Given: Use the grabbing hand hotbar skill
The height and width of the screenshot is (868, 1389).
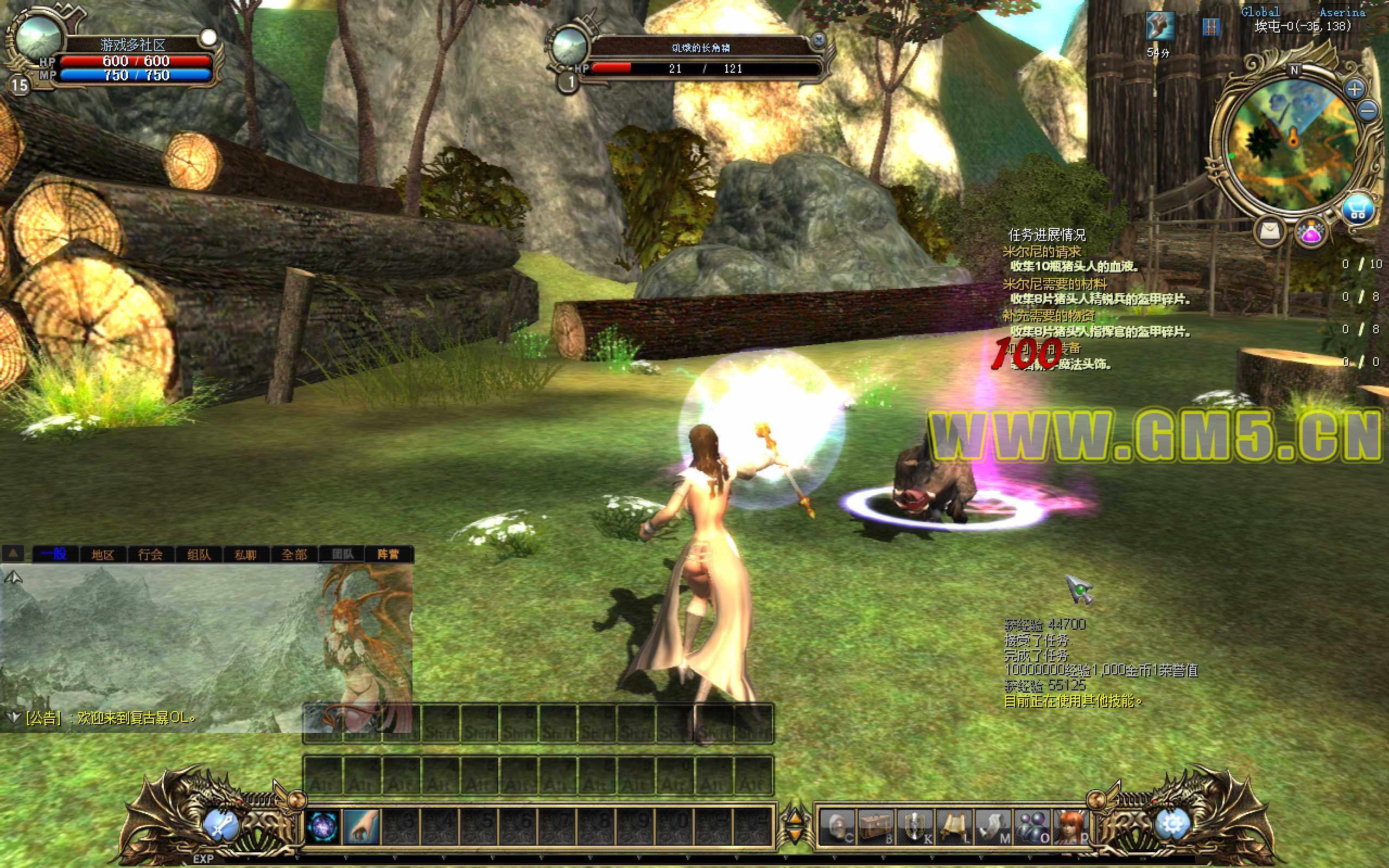Looking at the screenshot, I should click(x=361, y=827).
